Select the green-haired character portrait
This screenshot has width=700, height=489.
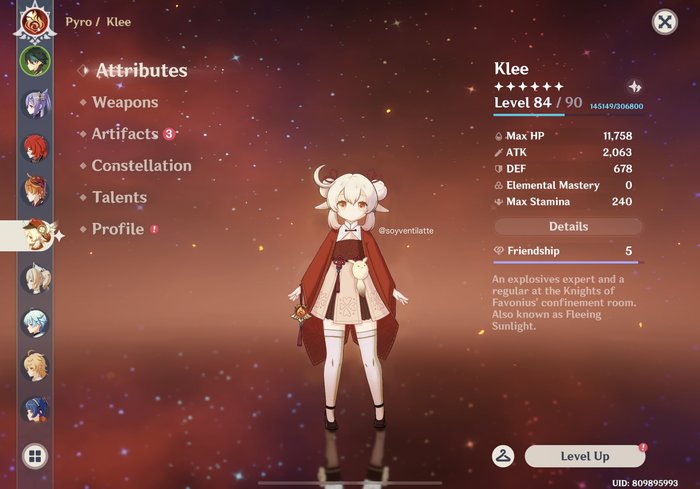tap(34, 60)
